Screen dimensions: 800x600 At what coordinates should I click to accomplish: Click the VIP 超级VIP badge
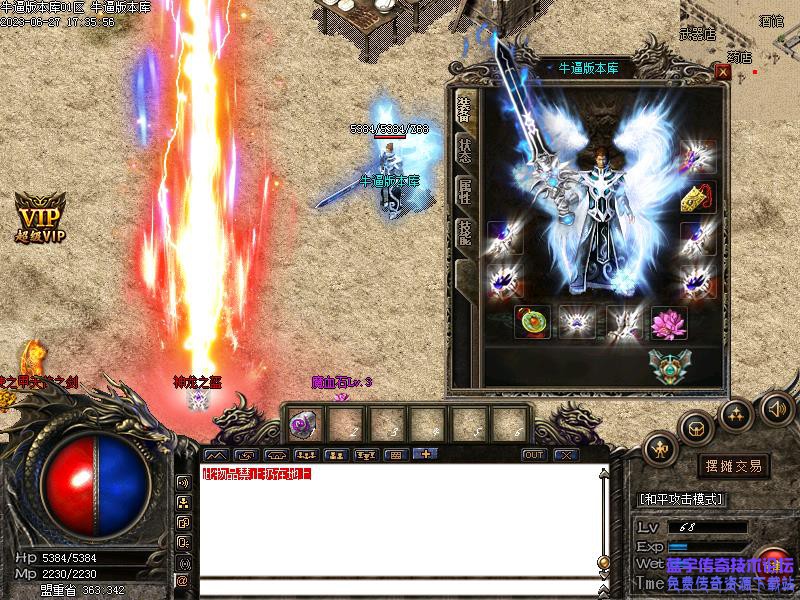click(x=38, y=216)
